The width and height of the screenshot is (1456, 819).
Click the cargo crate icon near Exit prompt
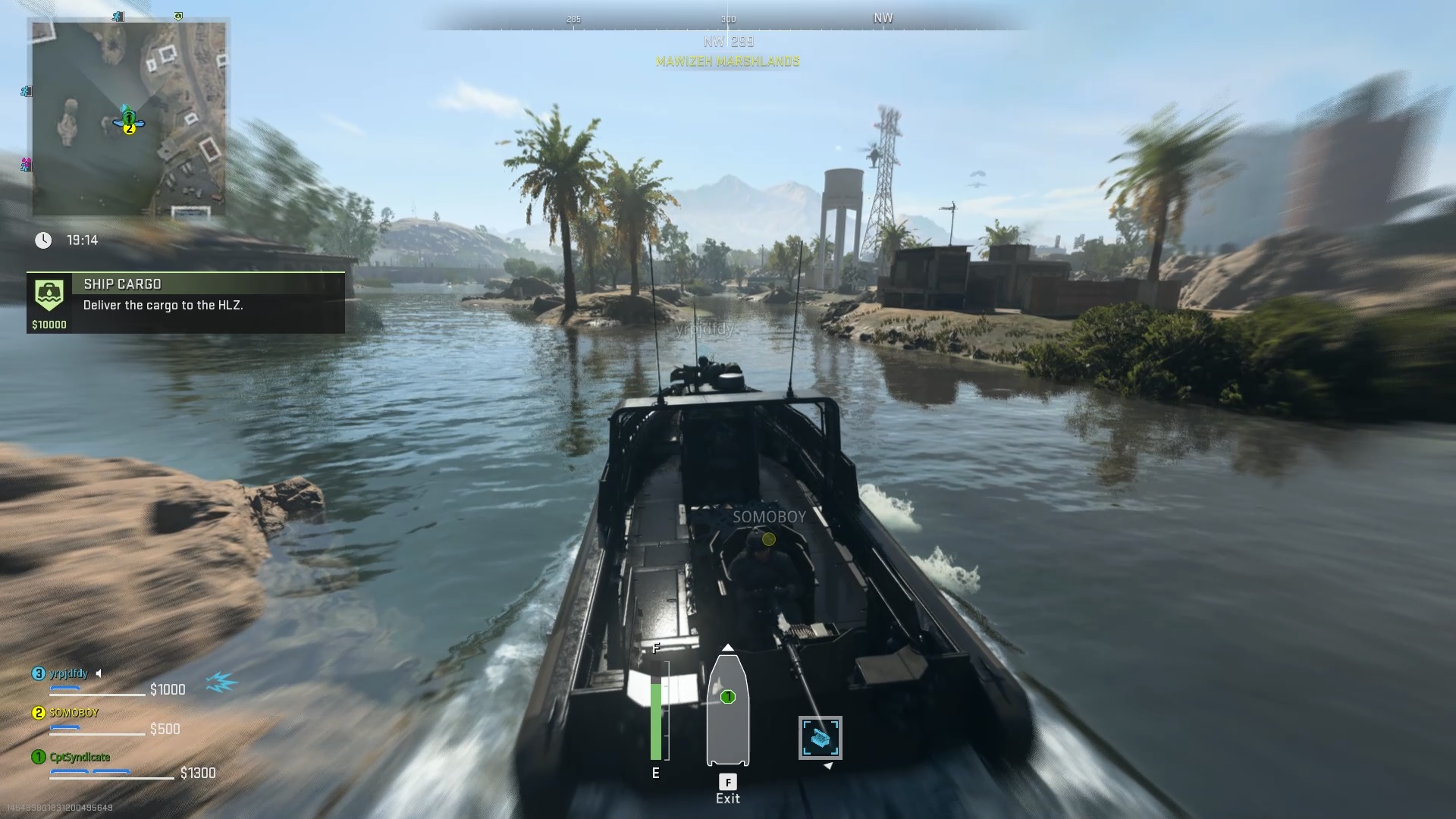tap(821, 736)
